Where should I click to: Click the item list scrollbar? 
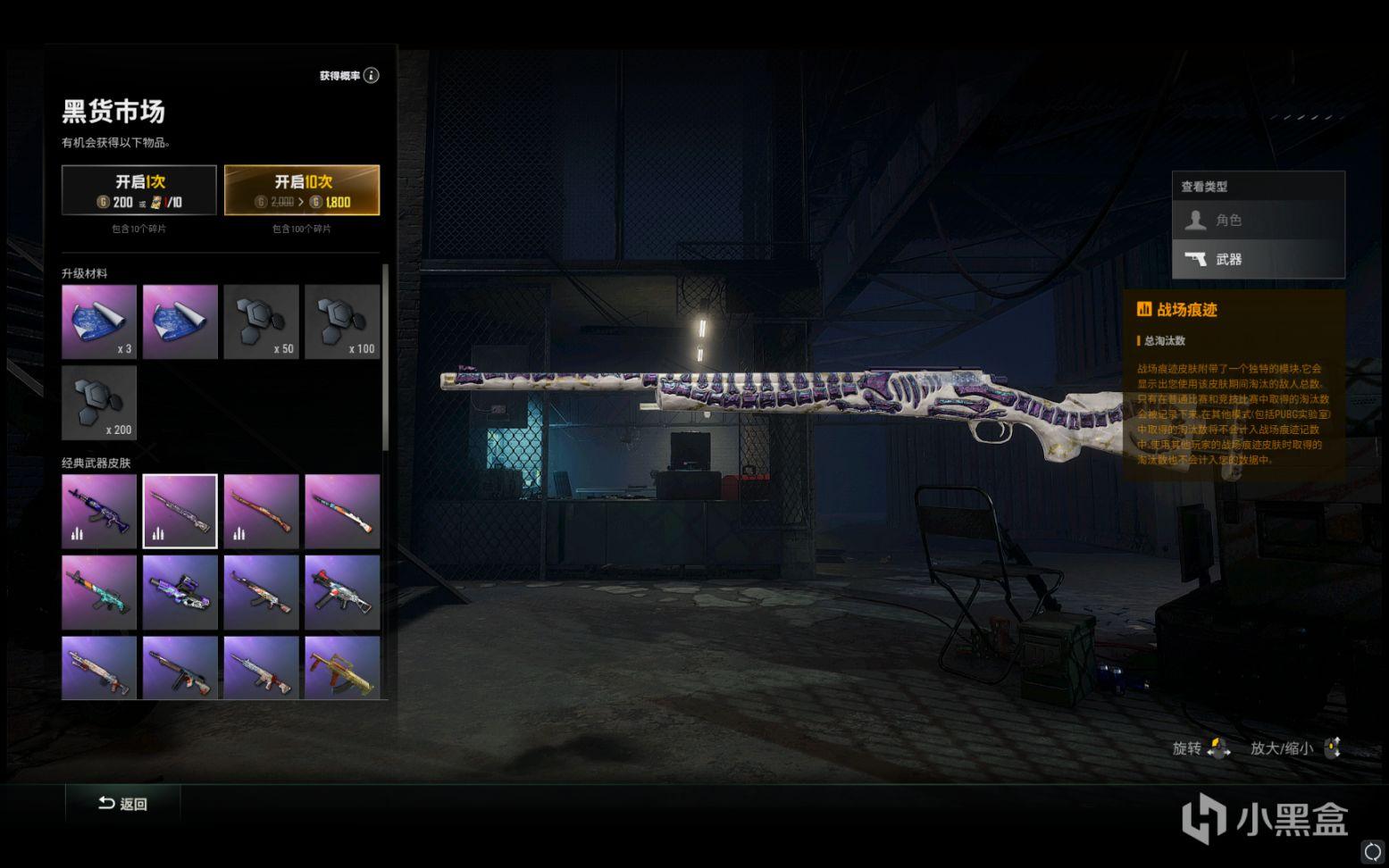[x=385, y=357]
